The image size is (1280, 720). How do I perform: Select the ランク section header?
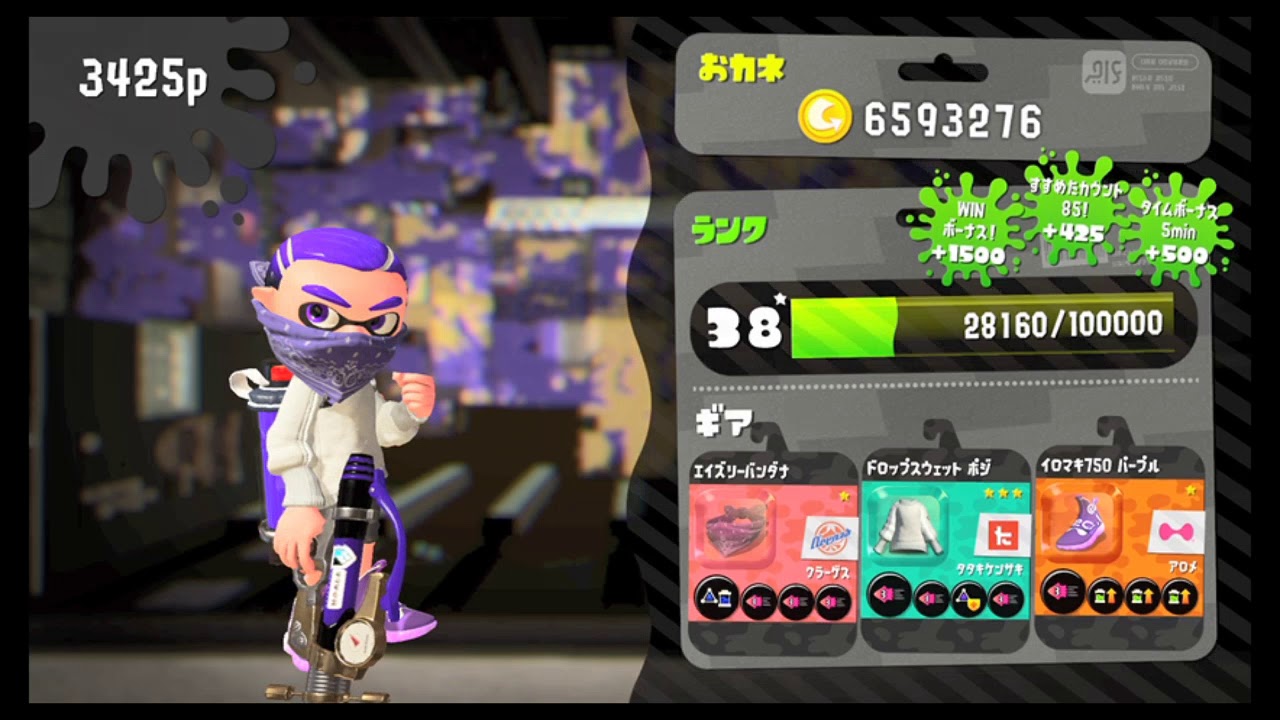[730, 232]
